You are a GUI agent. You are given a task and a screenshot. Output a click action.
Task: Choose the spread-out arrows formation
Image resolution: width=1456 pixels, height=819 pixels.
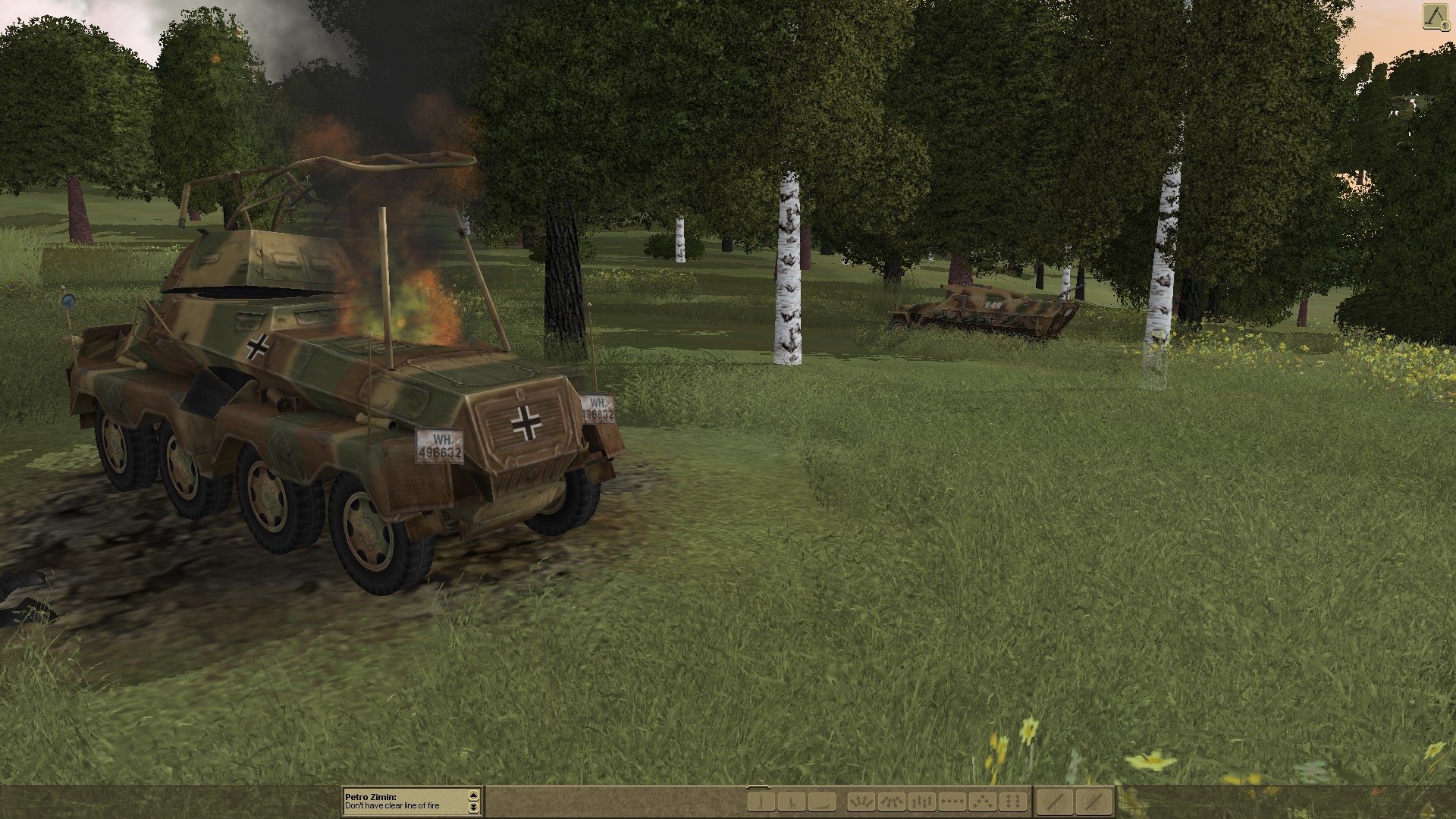coord(861,802)
